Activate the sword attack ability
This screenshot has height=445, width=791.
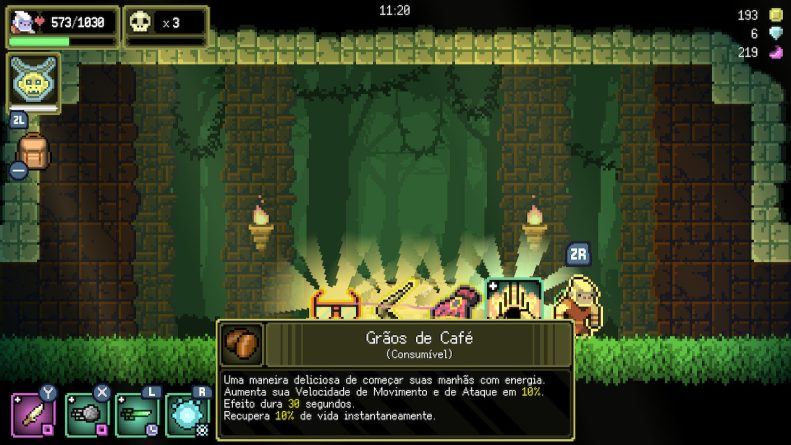pos(33,414)
